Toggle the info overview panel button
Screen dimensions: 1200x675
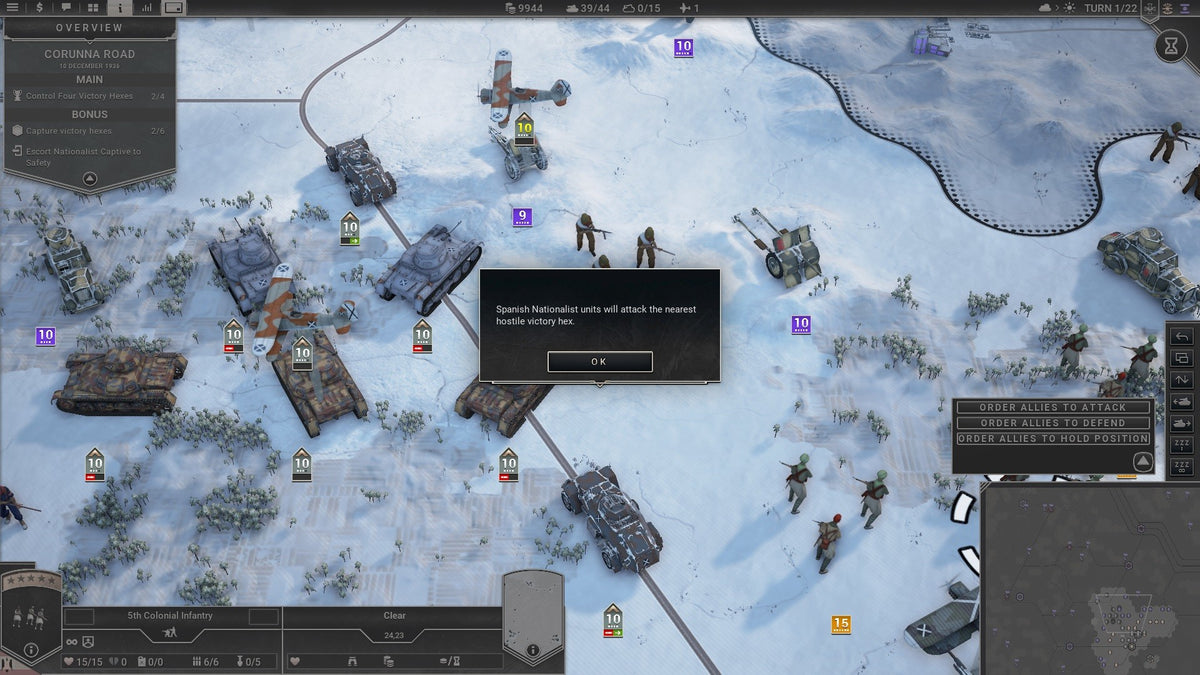[x=120, y=7]
